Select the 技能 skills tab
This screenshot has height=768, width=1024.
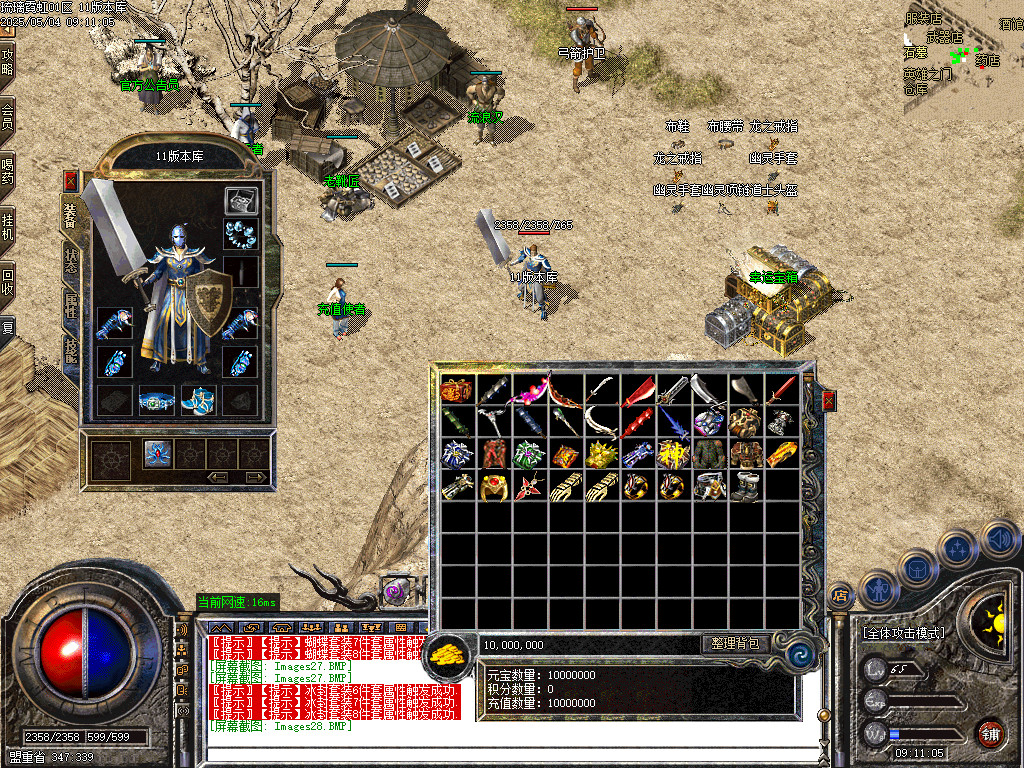tap(71, 349)
